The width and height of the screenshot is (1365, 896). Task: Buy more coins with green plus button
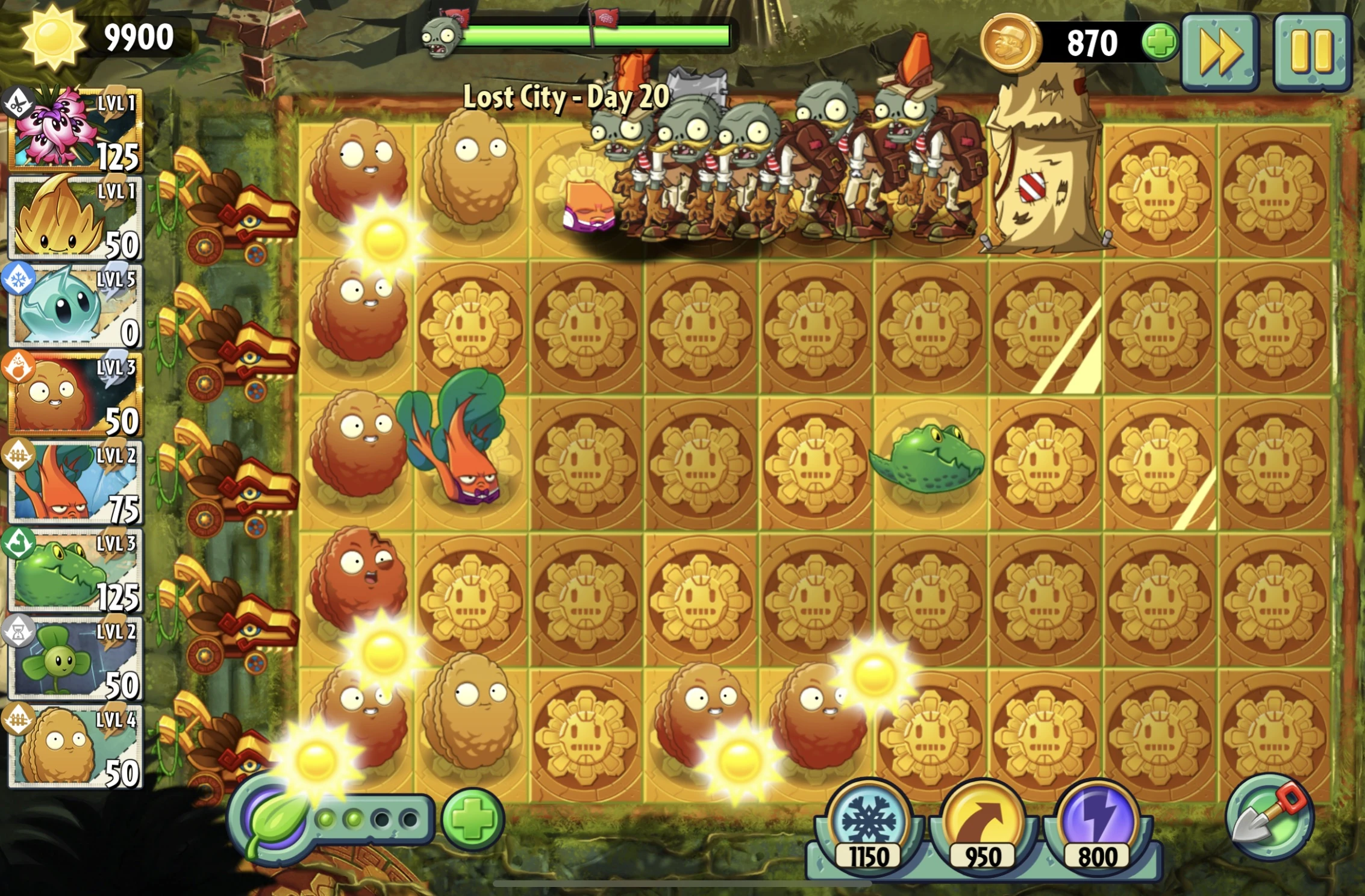click(1160, 41)
